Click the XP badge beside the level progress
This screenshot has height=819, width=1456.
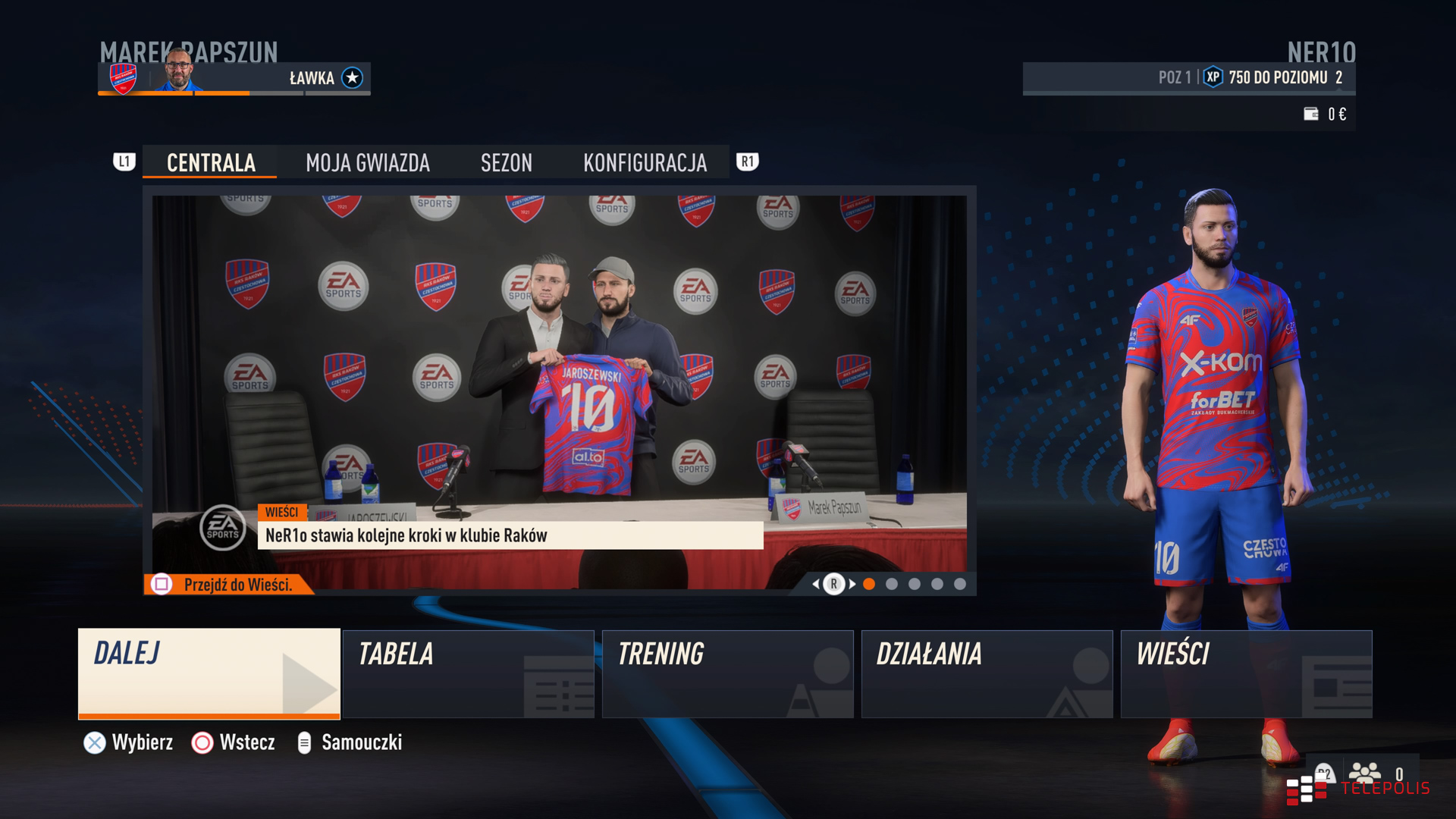[x=1213, y=77]
